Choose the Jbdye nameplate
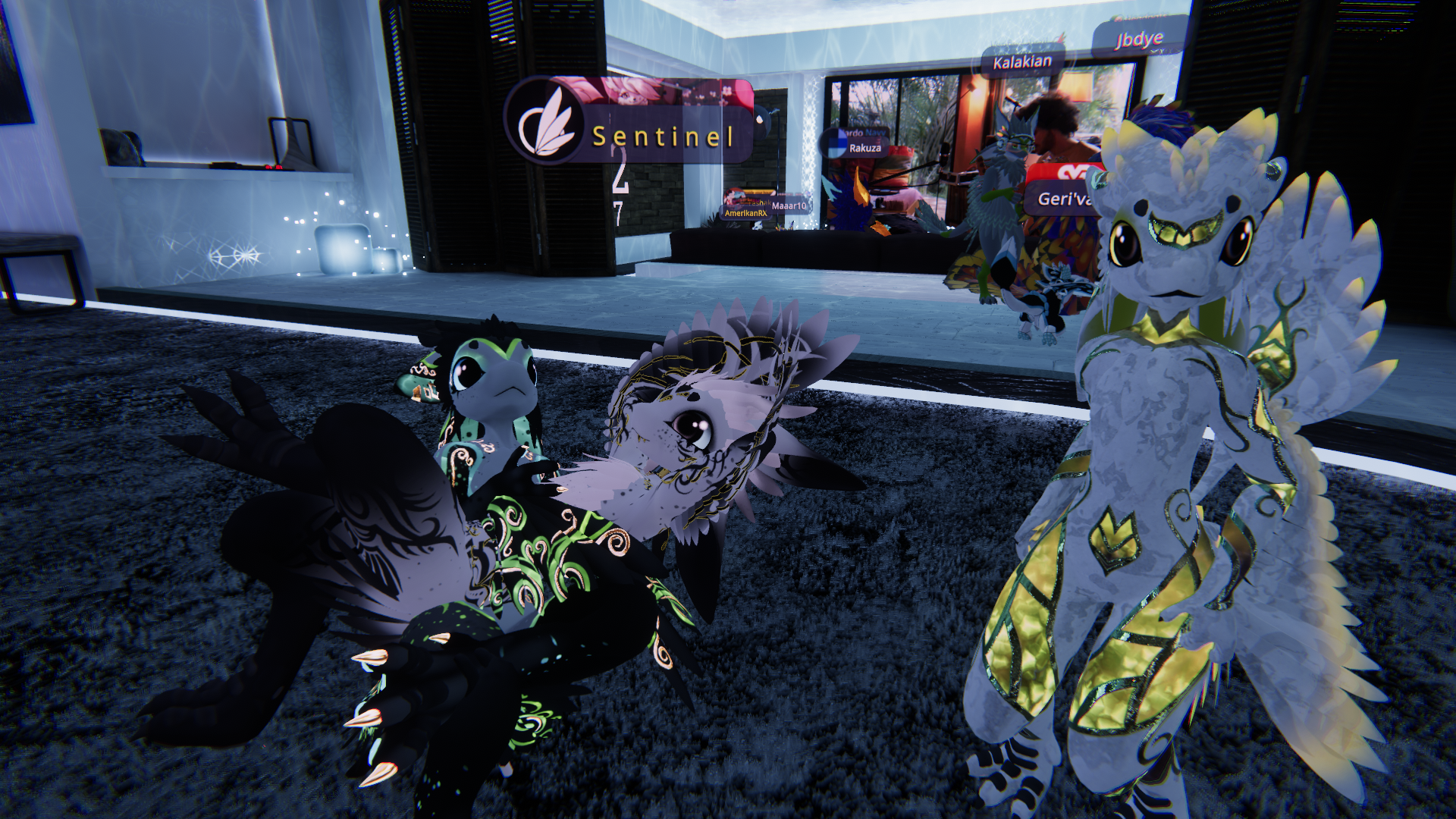This screenshot has height=819, width=1456. [1138, 39]
